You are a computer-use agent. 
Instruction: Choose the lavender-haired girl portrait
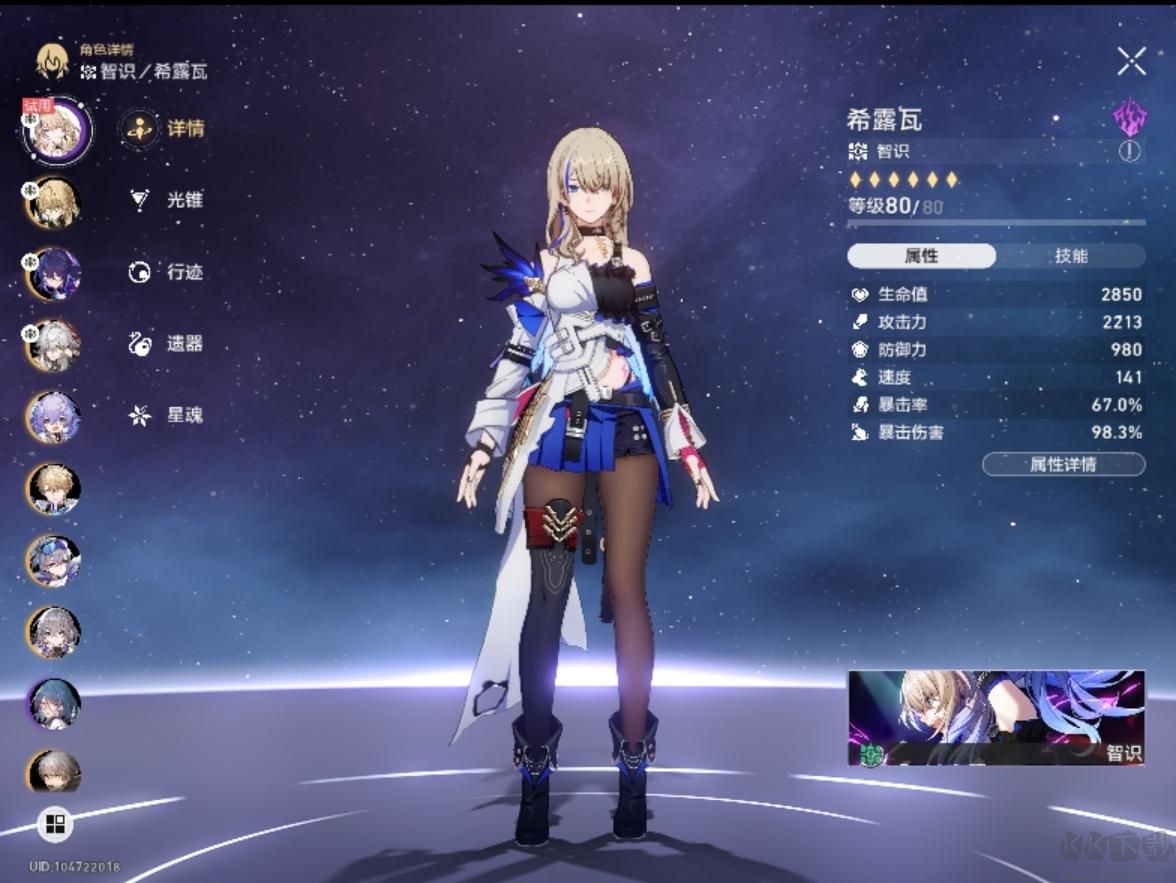[x=53, y=416]
